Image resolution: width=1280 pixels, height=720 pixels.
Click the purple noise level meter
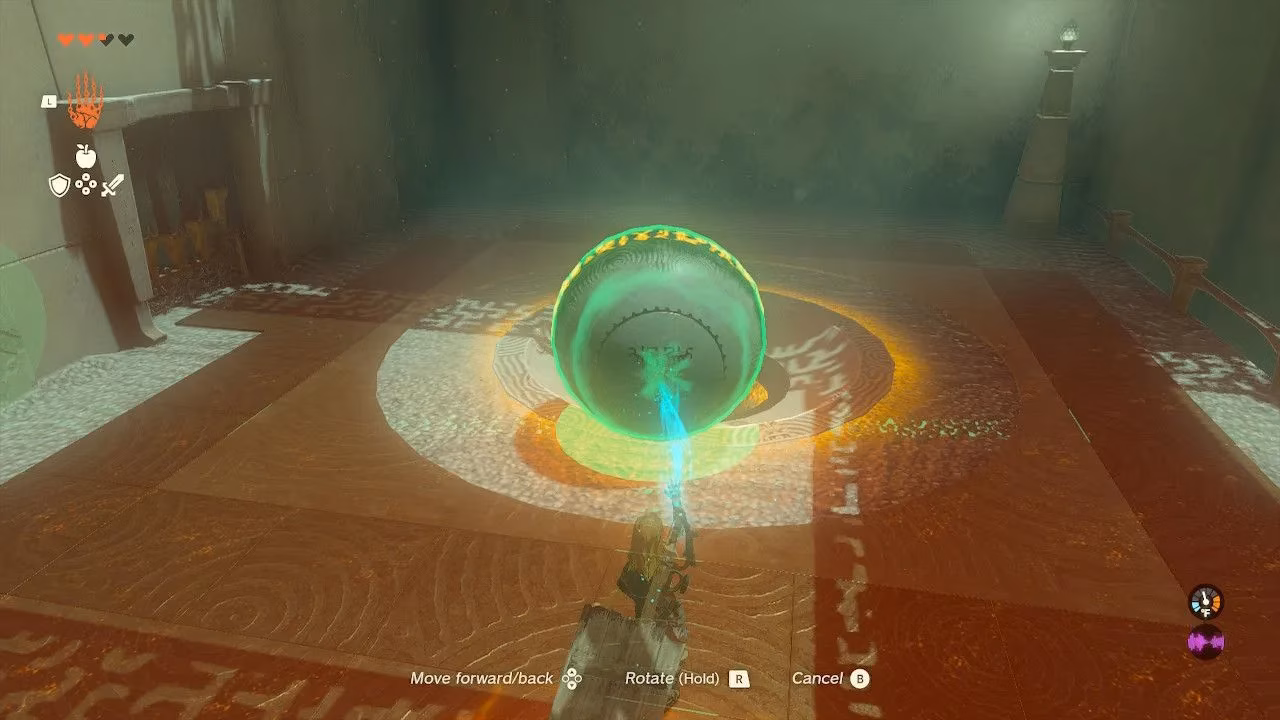1206,643
